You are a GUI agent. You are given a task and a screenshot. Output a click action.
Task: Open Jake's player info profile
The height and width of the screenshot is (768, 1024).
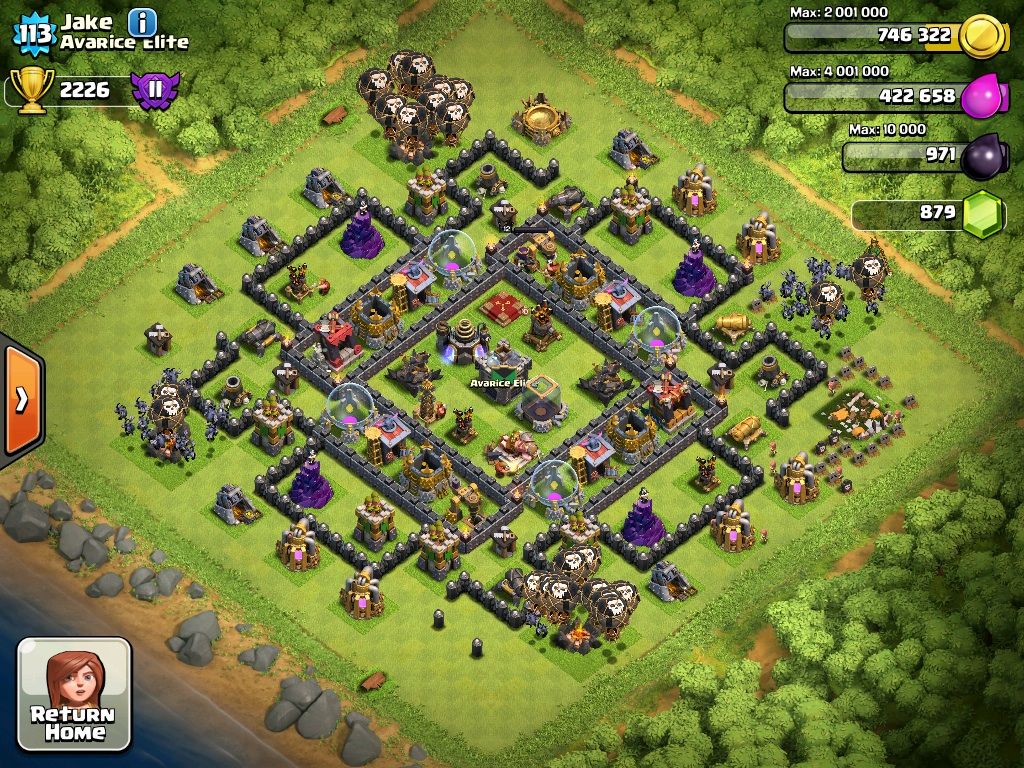click(143, 21)
